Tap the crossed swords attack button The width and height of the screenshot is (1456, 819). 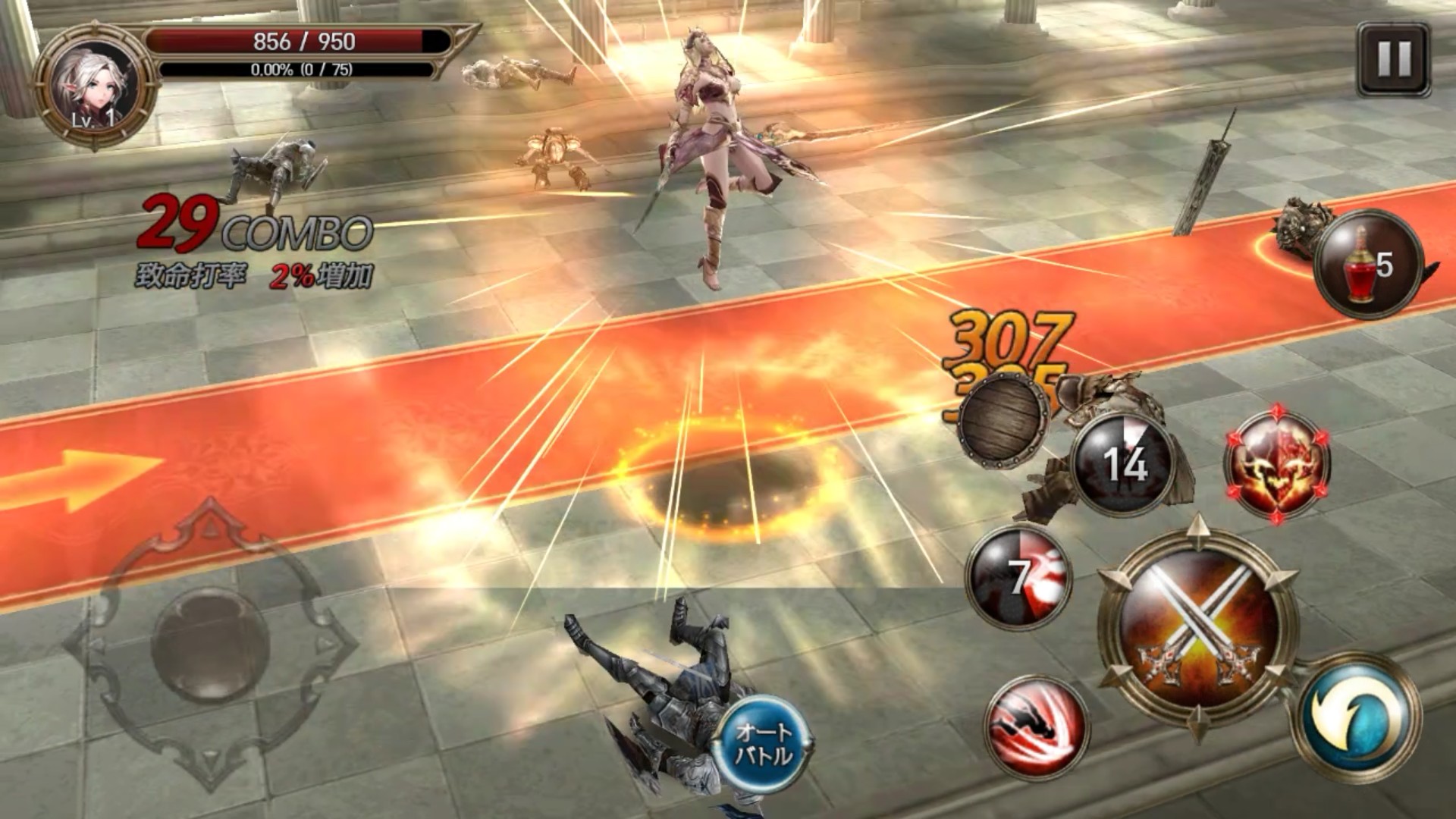(1198, 625)
